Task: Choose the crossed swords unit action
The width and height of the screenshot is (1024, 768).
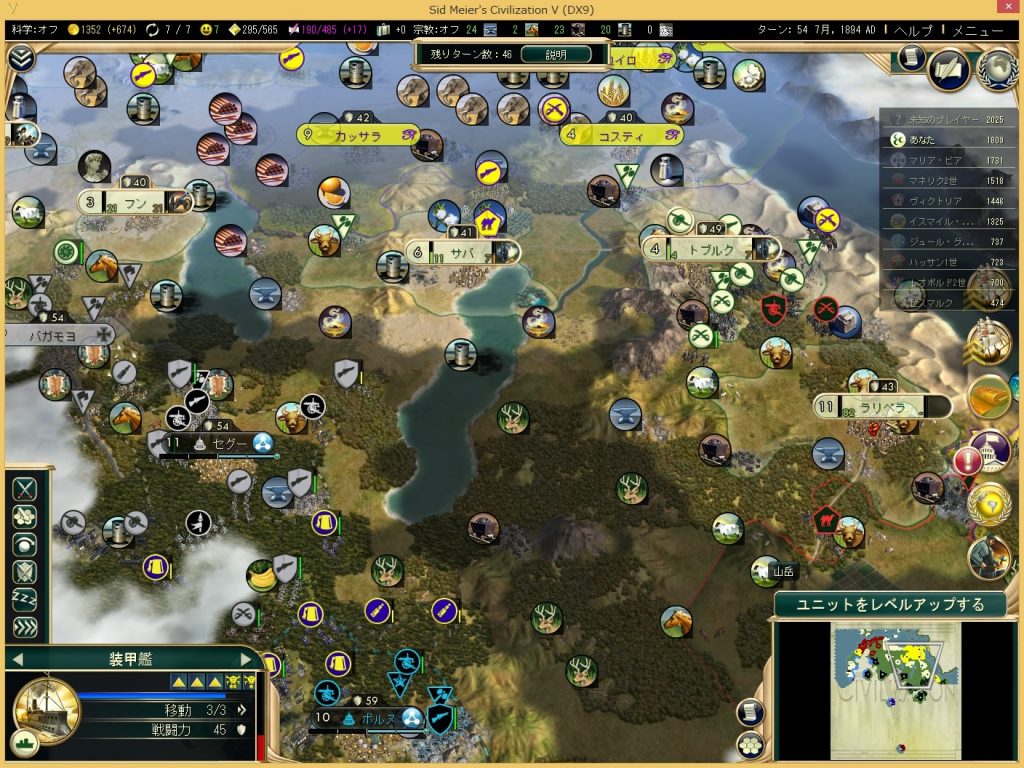Action: click(25, 489)
